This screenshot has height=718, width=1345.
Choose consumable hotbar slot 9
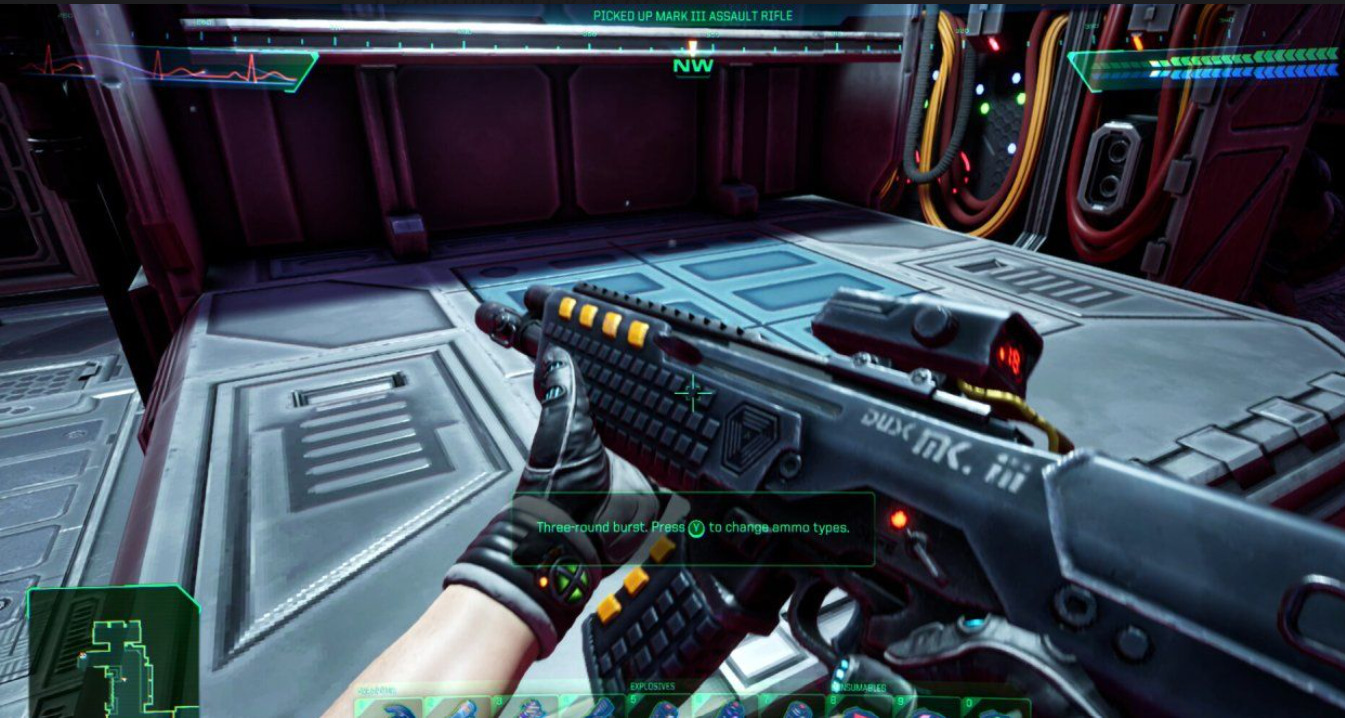point(928,707)
